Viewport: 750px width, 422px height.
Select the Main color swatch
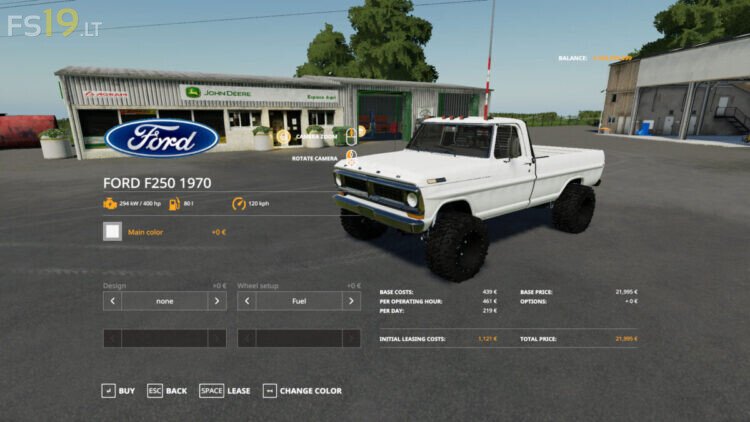pyautogui.click(x=113, y=232)
